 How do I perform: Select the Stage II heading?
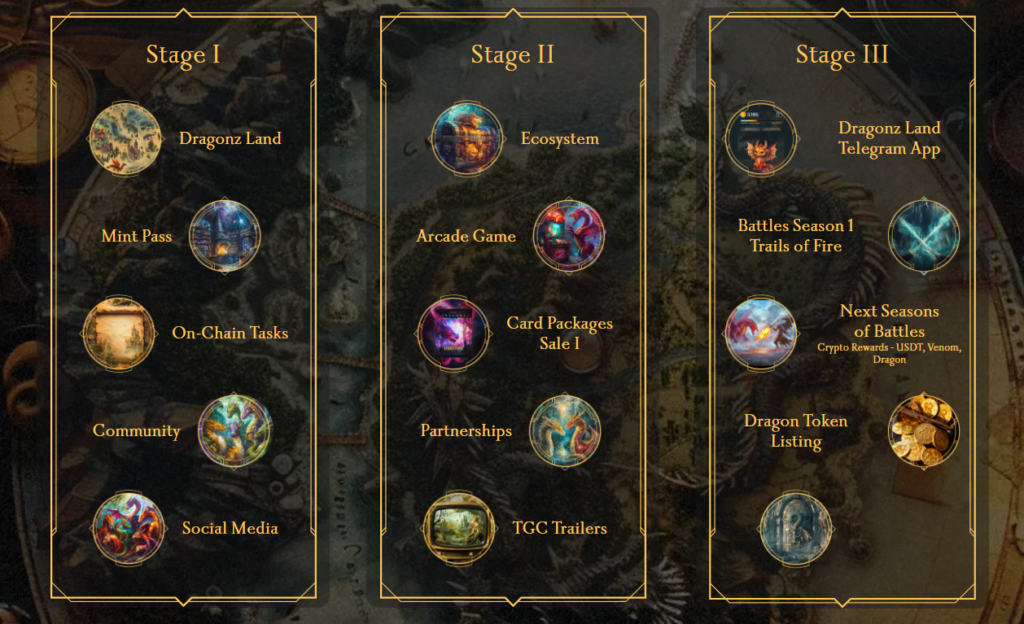pyautogui.click(x=512, y=54)
